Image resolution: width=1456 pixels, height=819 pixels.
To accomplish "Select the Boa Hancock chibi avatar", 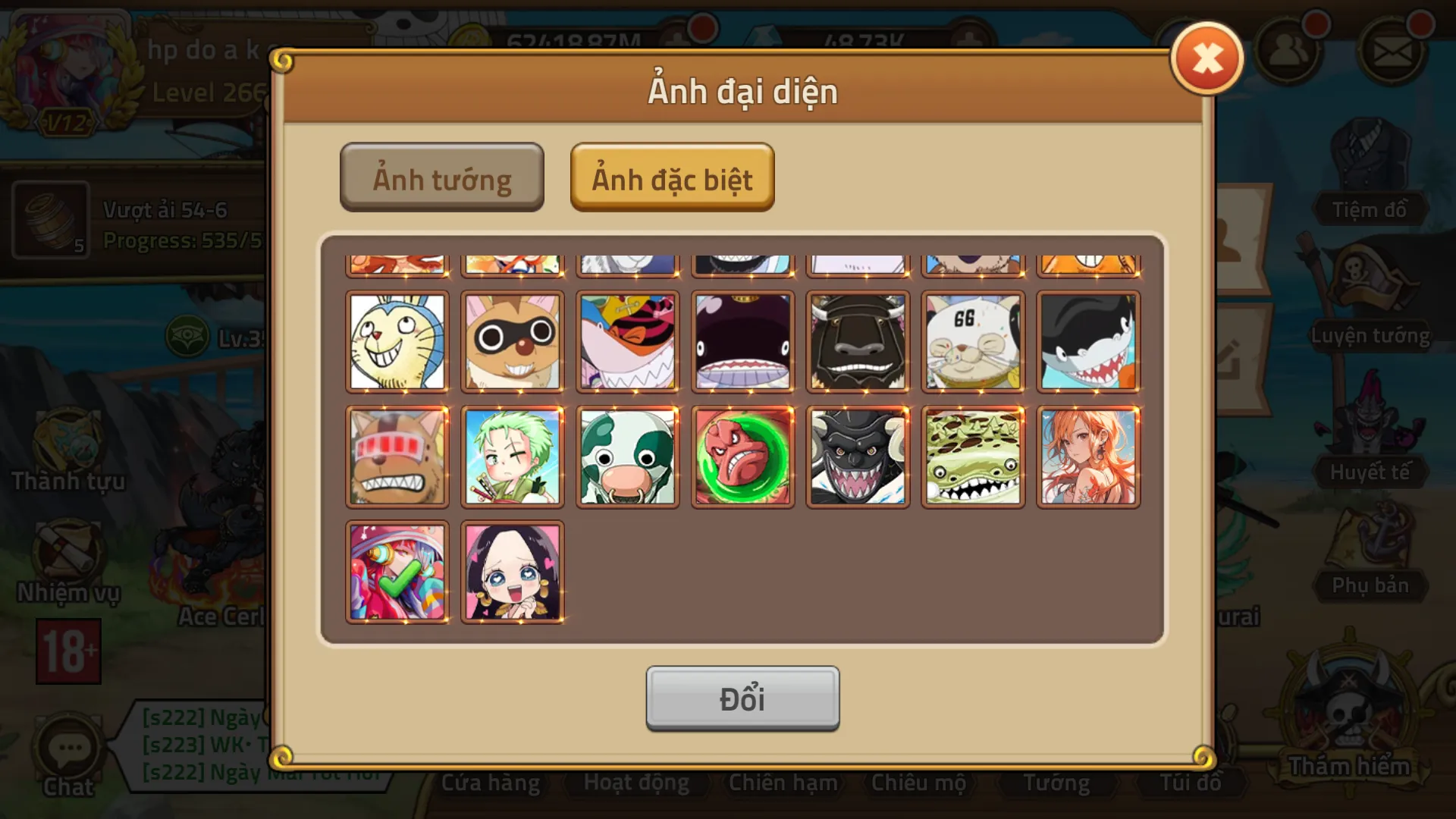I will 513,570.
